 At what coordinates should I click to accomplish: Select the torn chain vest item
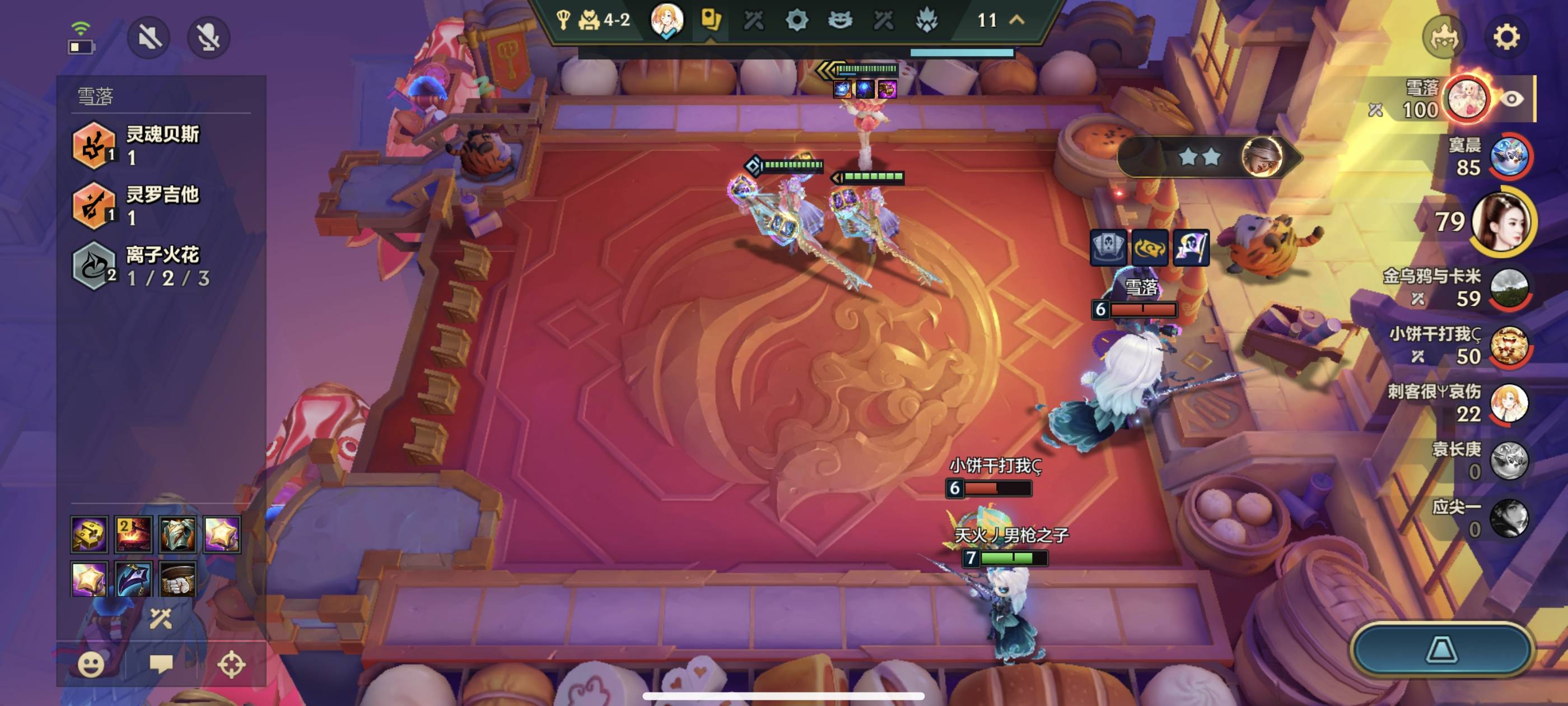(x=177, y=534)
